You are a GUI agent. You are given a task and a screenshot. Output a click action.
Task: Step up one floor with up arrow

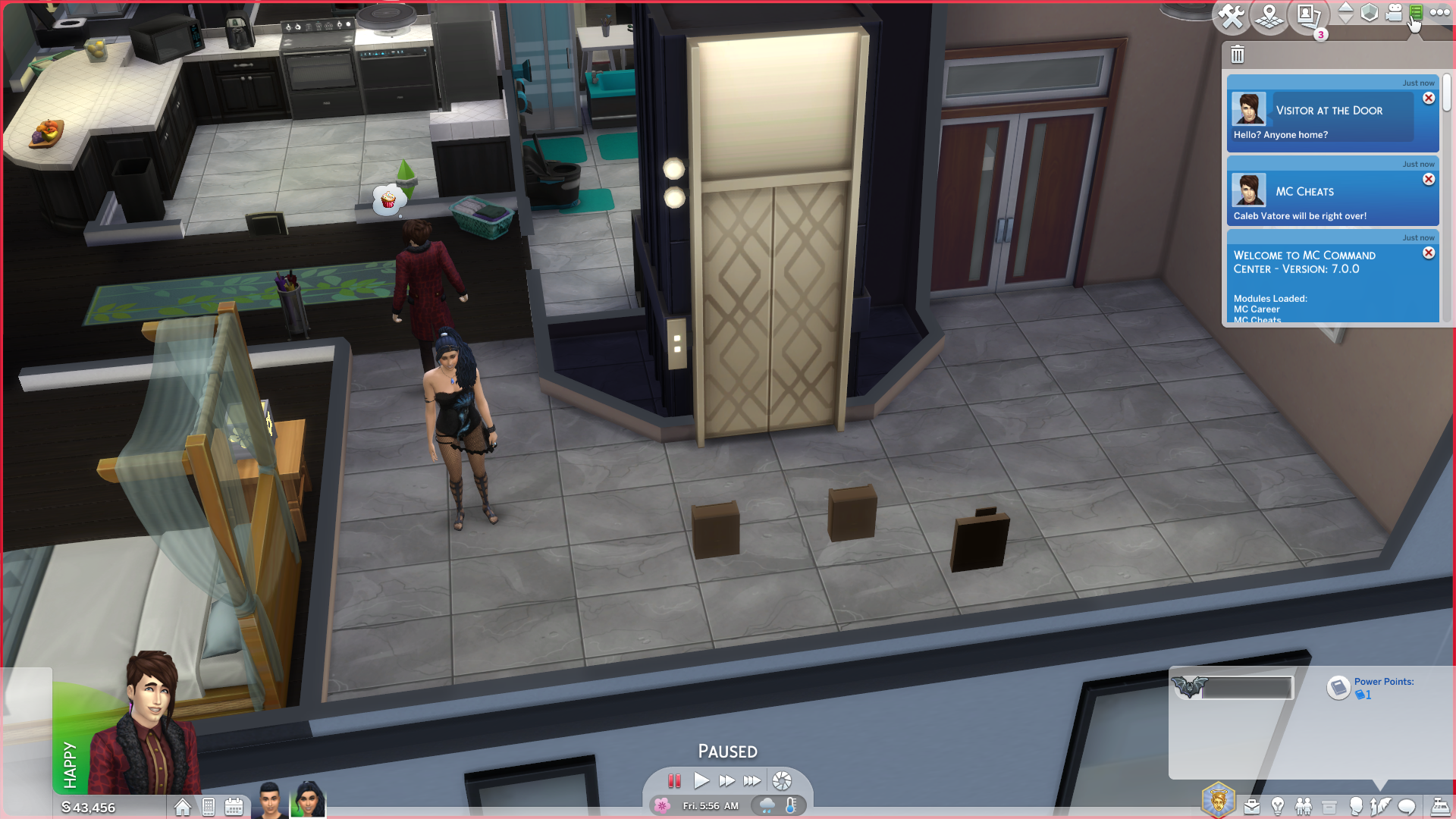tap(1345, 8)
